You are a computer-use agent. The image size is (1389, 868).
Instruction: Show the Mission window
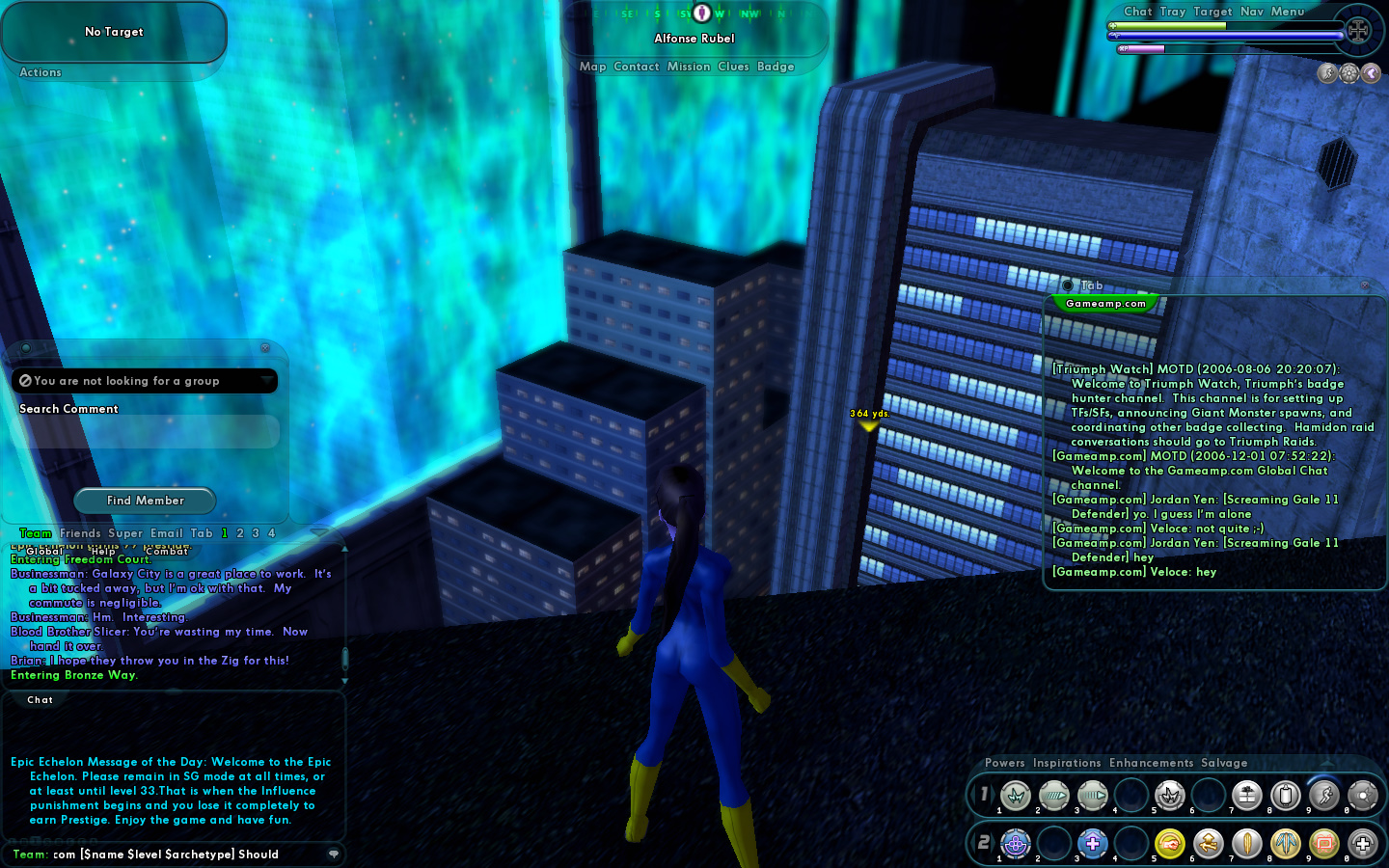(x=689, y=67)
